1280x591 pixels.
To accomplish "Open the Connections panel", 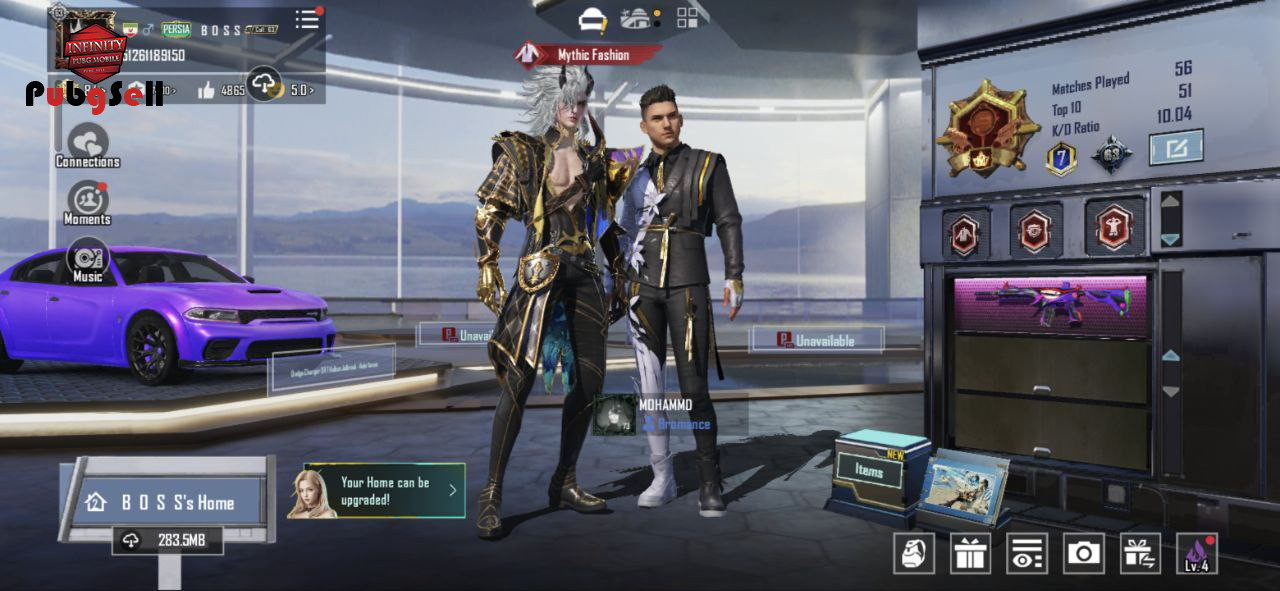I will [x=87, y=146].
